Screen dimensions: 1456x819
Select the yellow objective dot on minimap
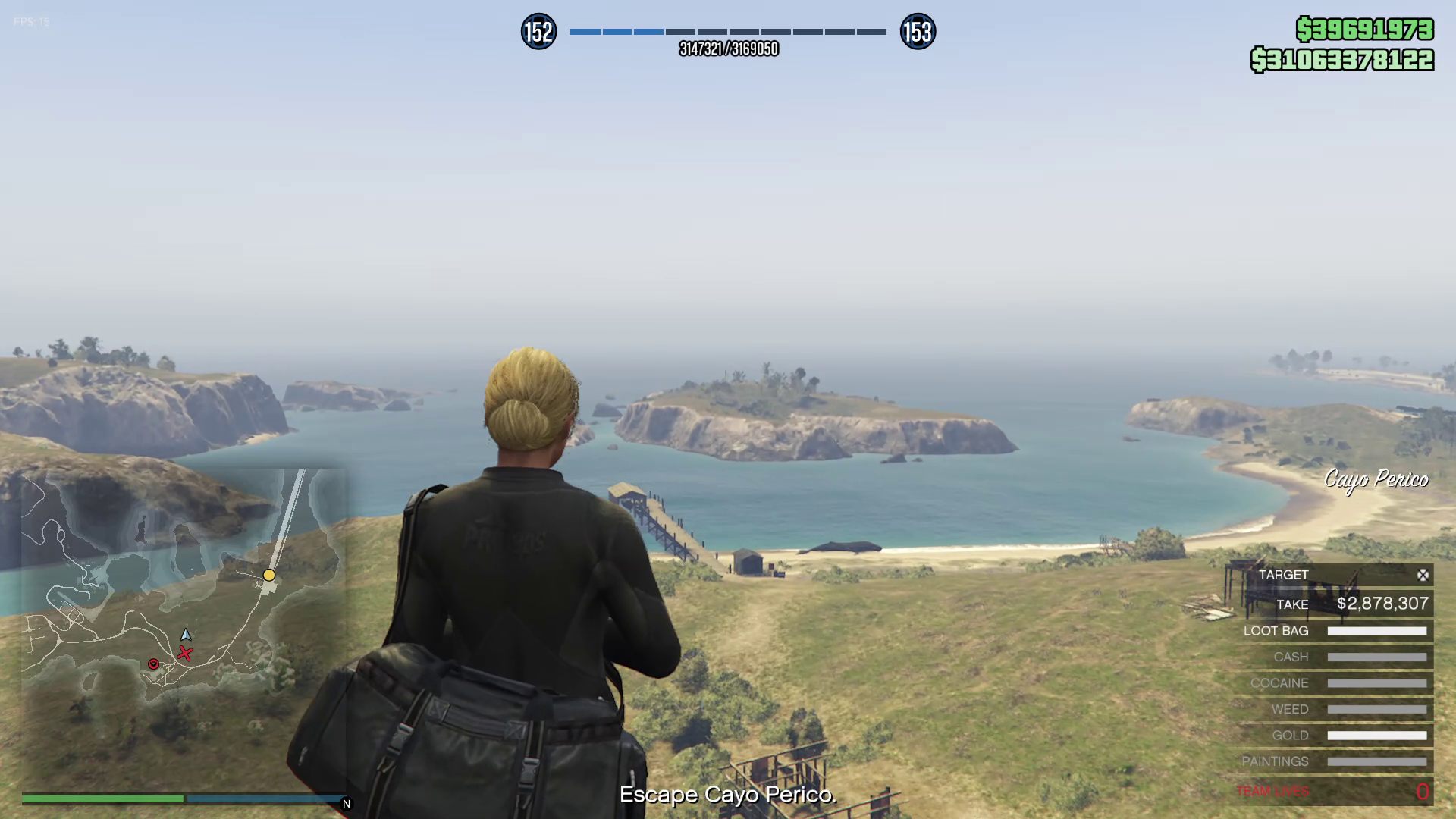pyautogui.click(x=269, y=575)
